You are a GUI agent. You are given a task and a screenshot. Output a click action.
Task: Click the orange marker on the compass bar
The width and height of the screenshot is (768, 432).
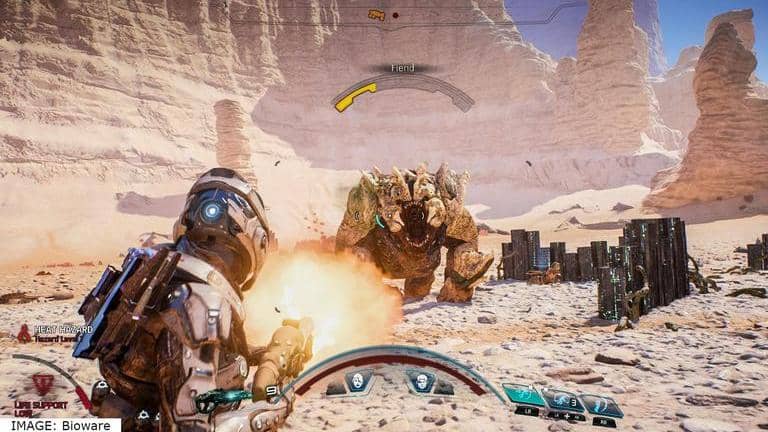[376, 15]
